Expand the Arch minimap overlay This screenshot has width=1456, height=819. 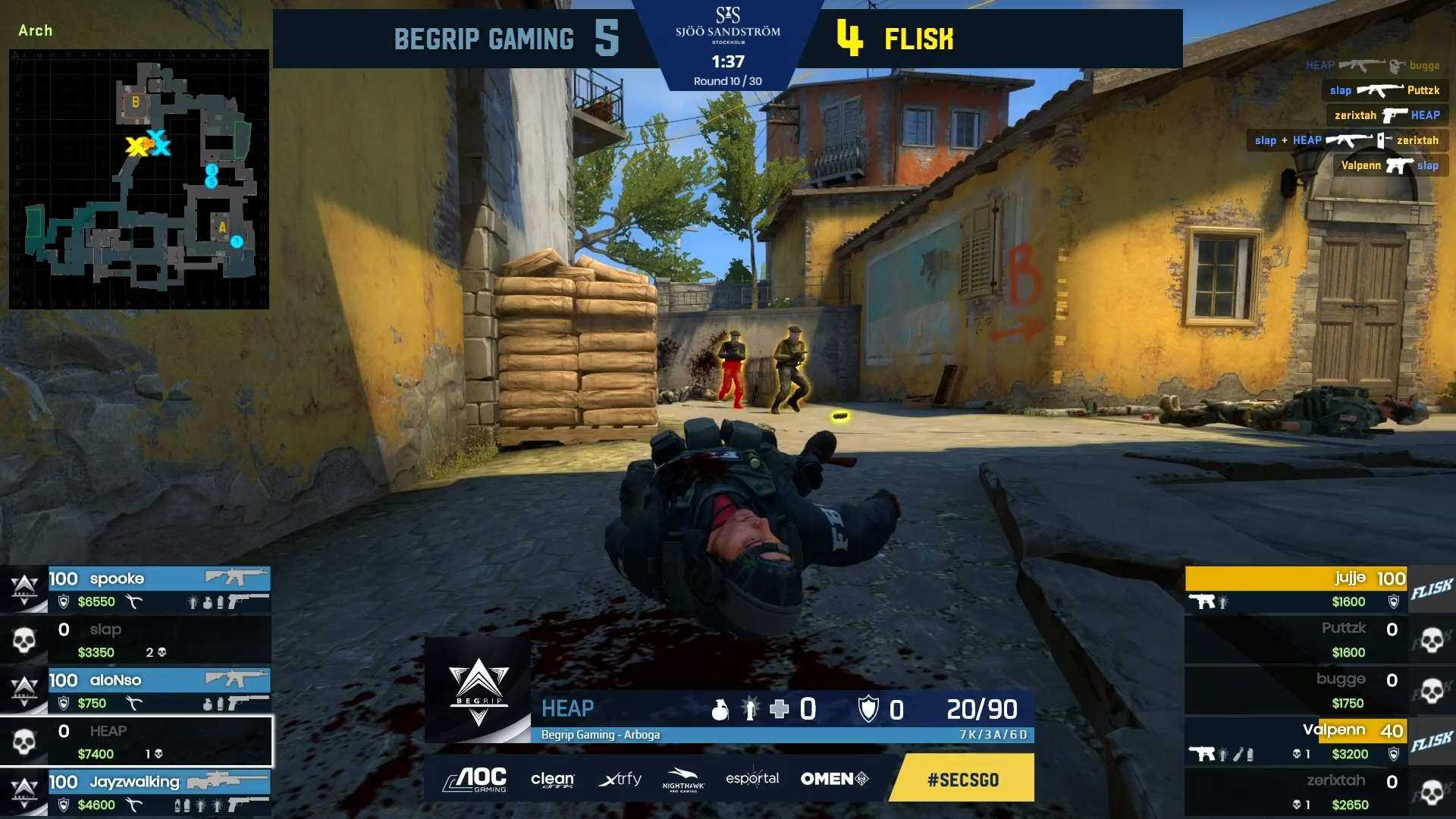(x=138, y=180)
